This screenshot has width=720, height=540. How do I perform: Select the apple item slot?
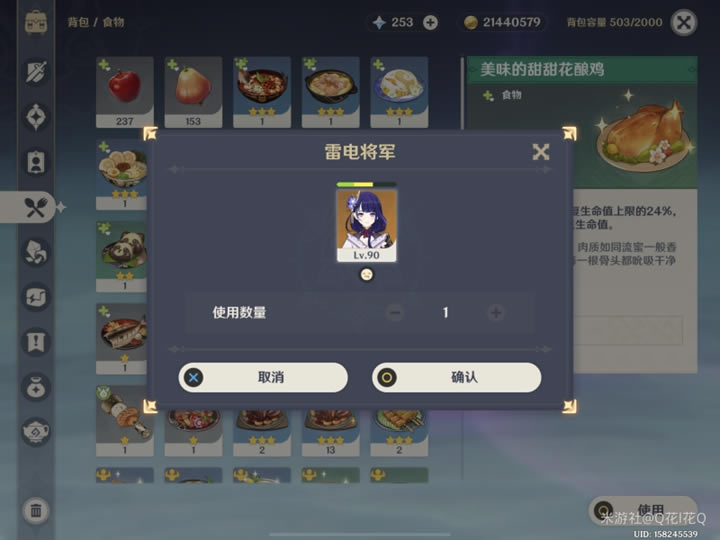click(124, 92)
